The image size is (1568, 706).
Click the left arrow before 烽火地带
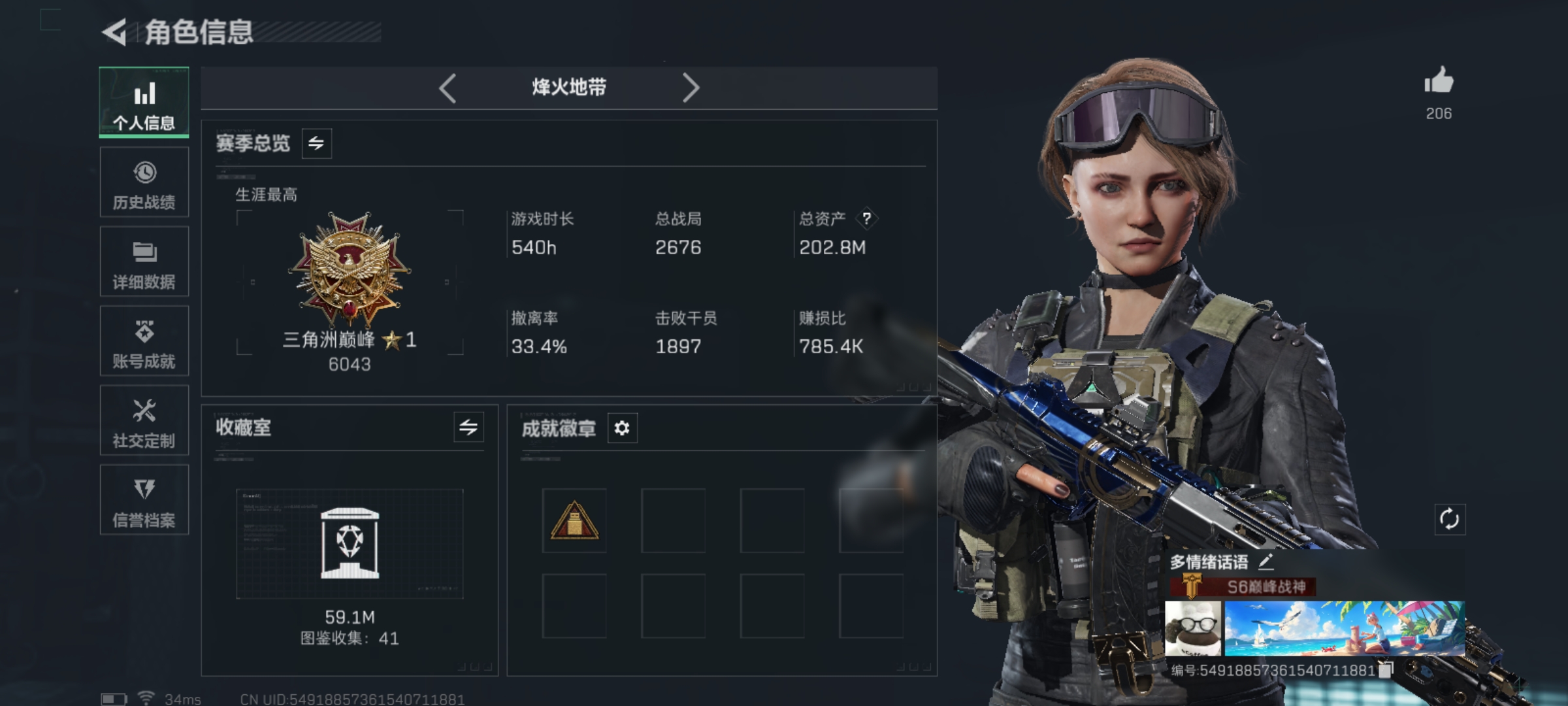coord(448,88)
